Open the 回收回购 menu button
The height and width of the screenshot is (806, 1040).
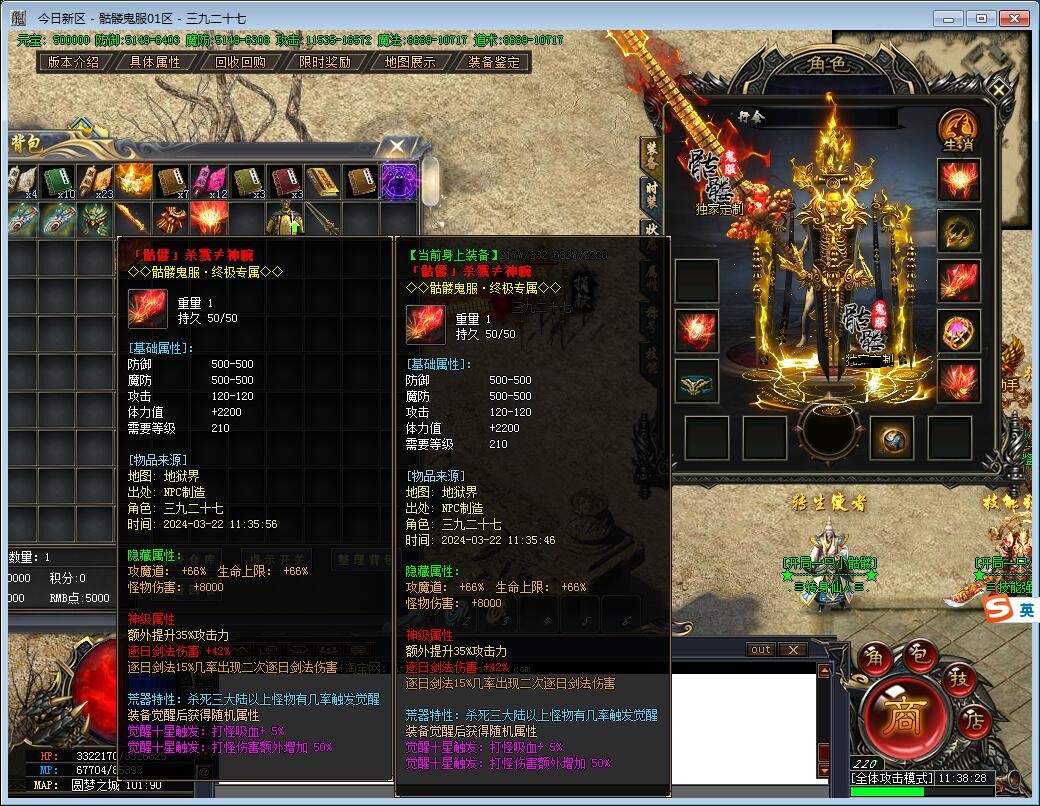[240, 62]
